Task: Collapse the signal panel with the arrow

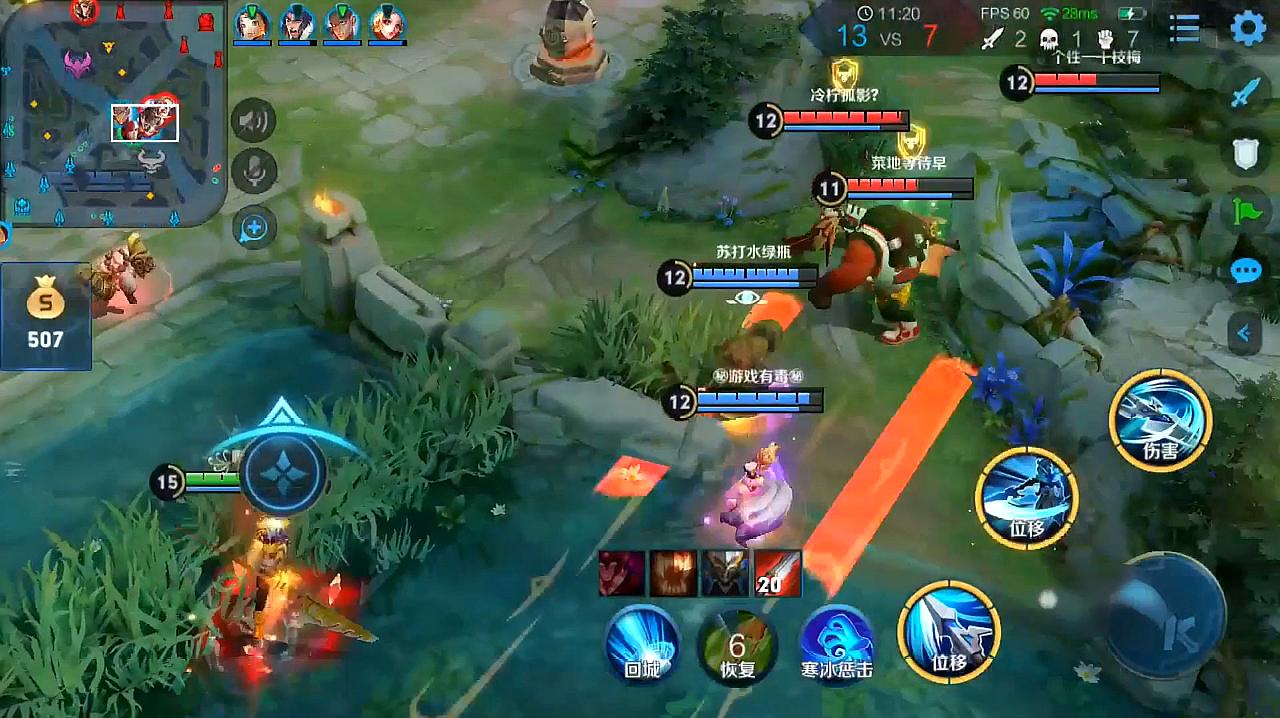Action: (1245, 333)
